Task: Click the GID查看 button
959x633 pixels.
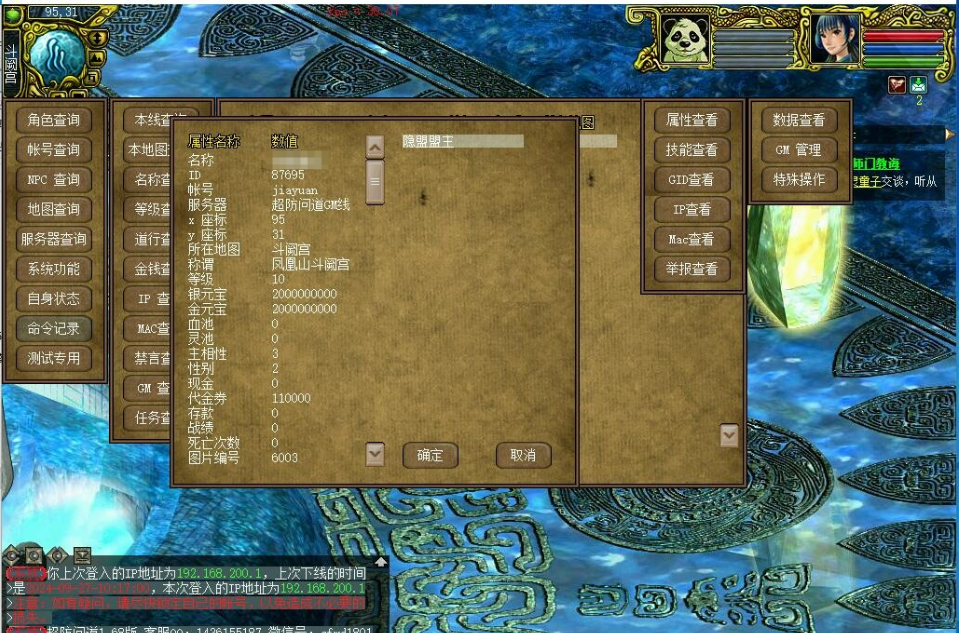Action: 692,180
